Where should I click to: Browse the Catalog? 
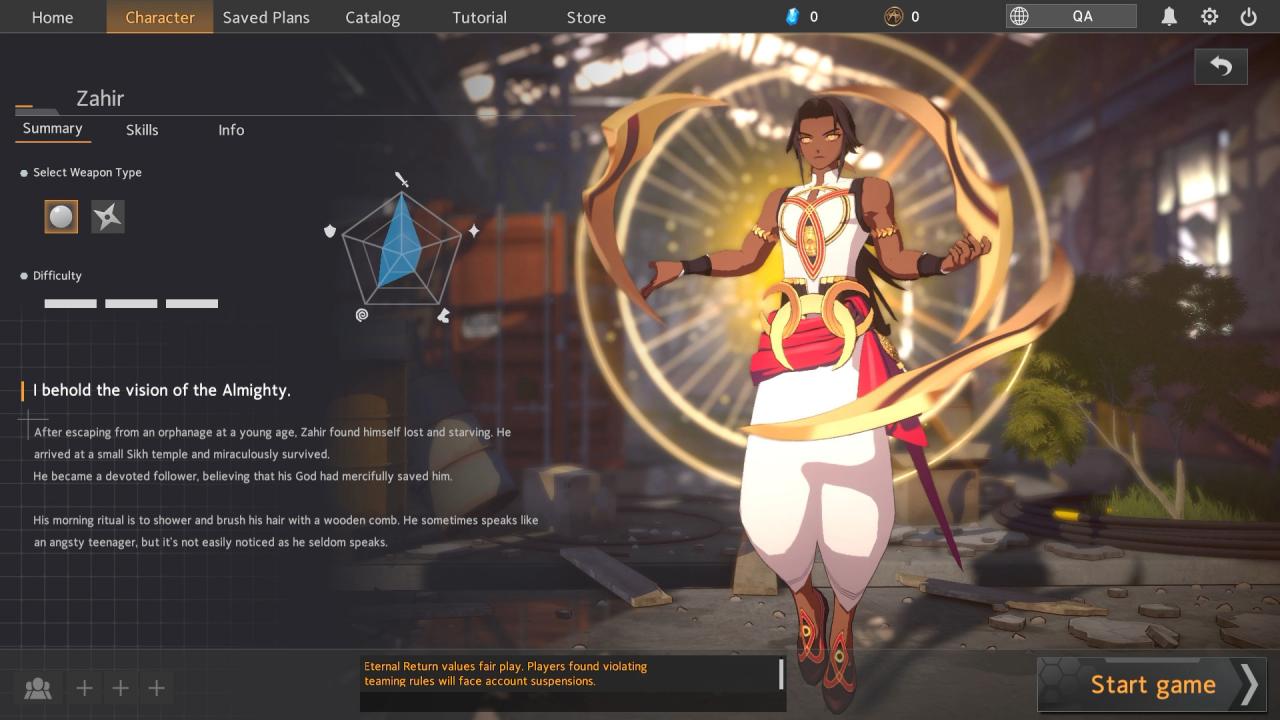pyautogui.click(x=372, y=17)
